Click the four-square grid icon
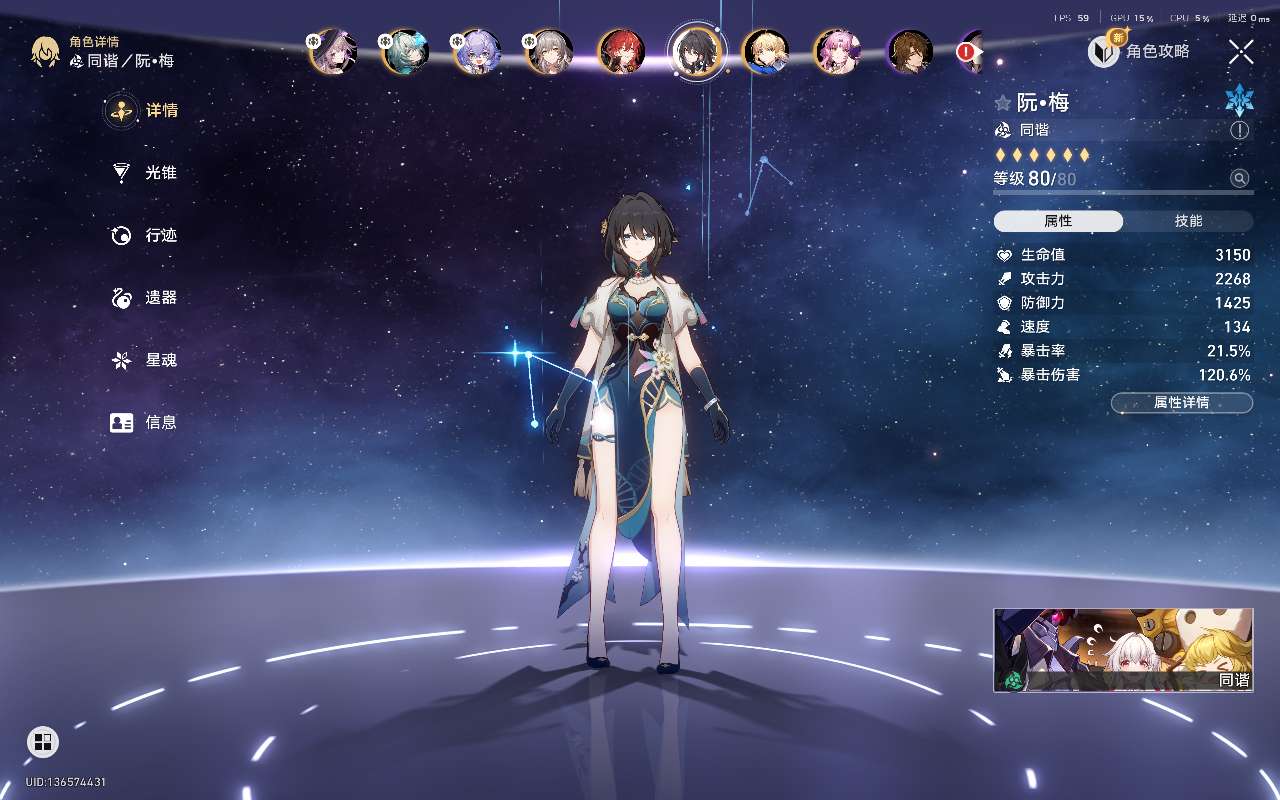 coord(43,742)
